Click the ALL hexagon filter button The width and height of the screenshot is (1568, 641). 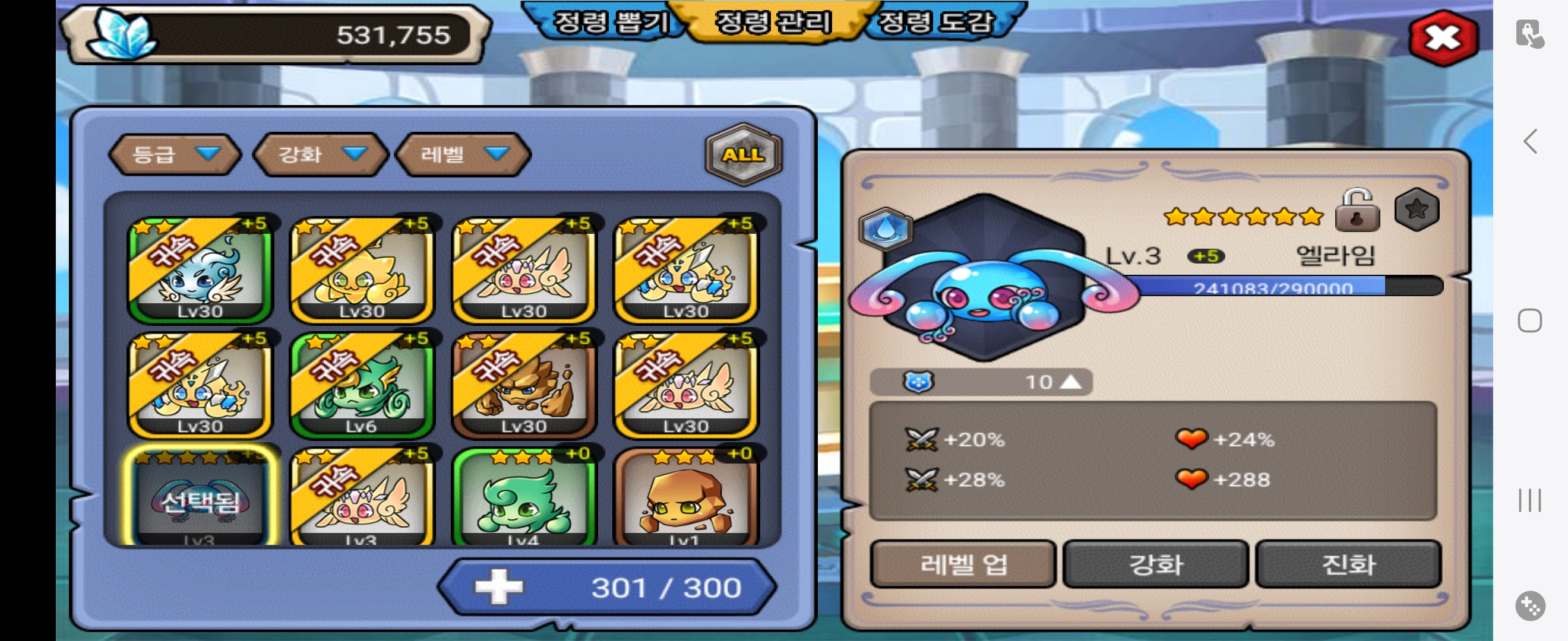(x=742, y=154)
